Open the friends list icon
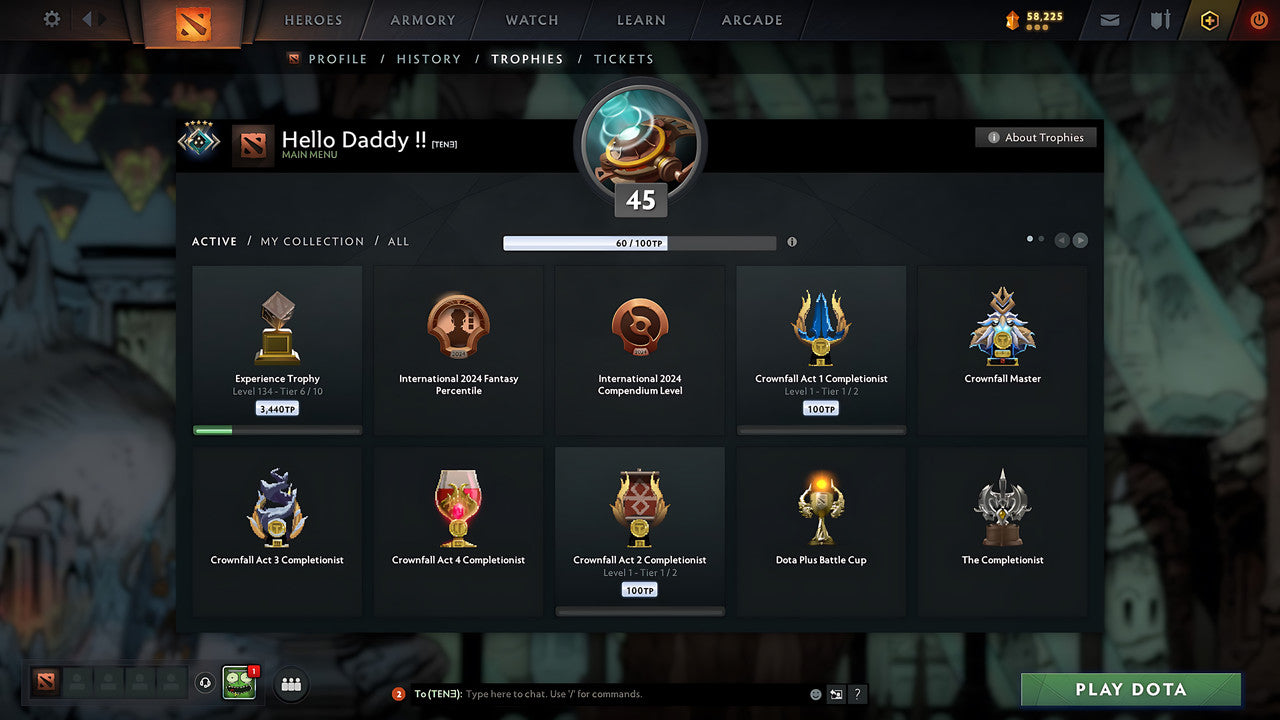 290,683
